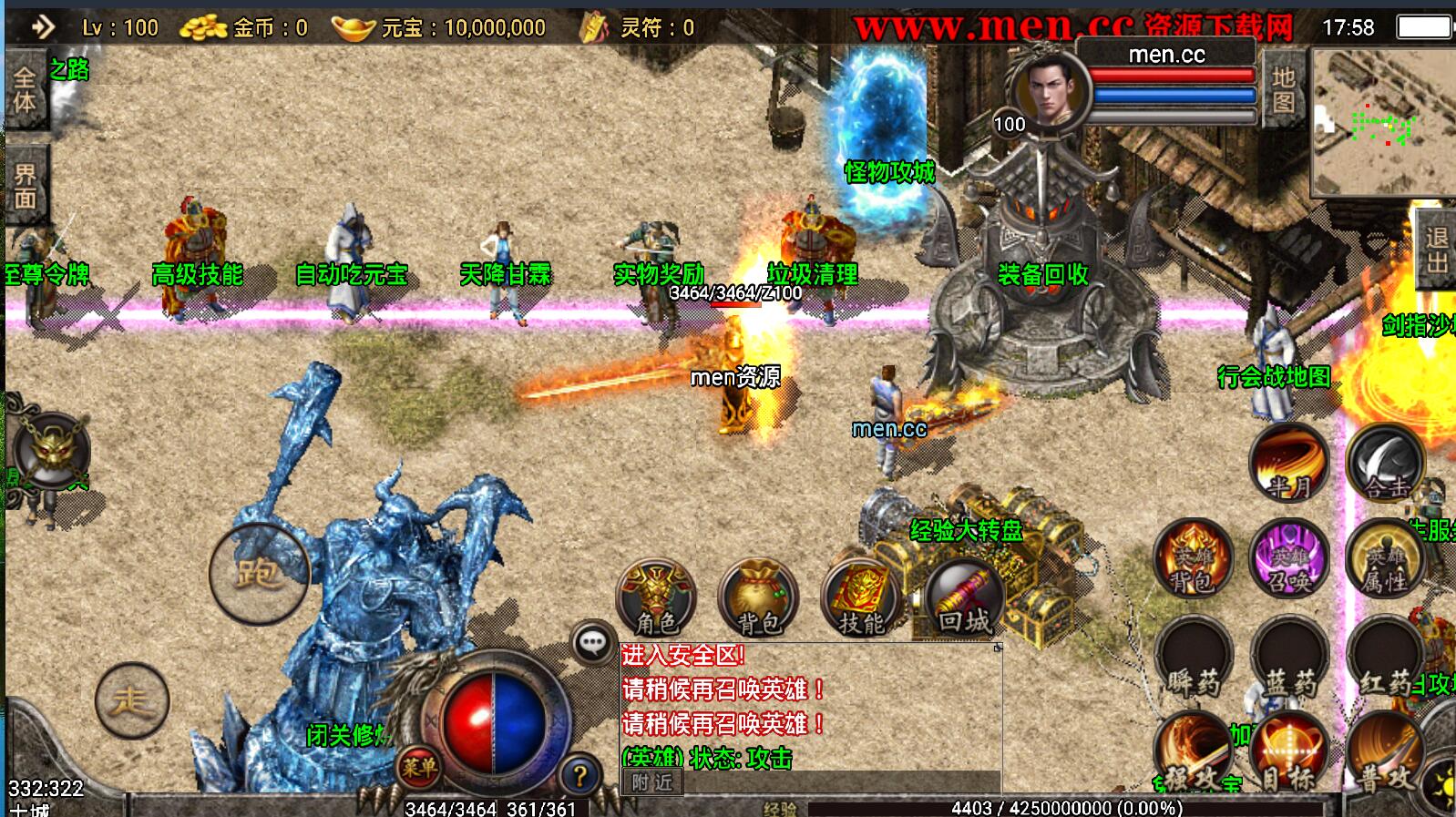Open the 地图 map tab

(1283, 89)
